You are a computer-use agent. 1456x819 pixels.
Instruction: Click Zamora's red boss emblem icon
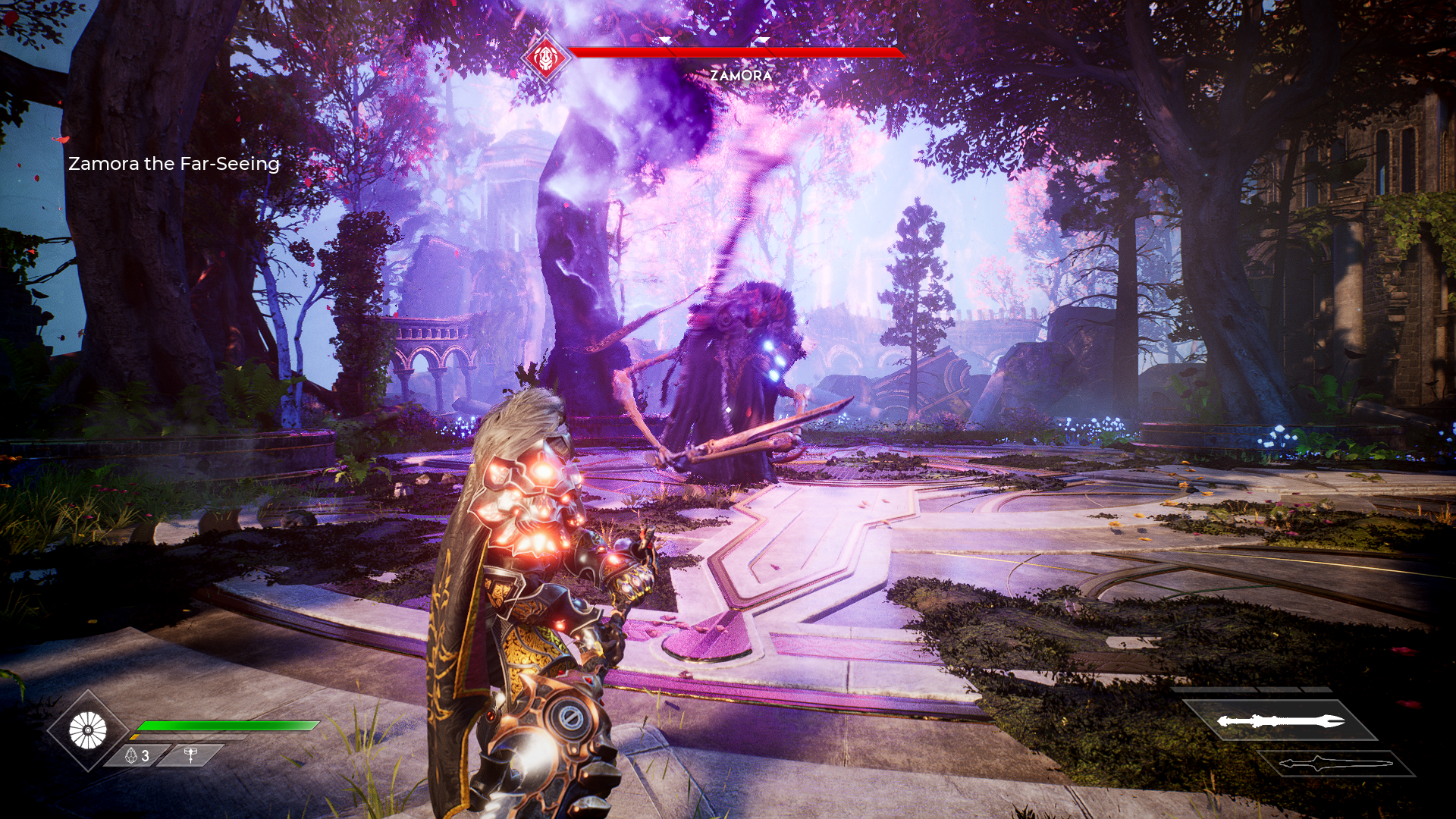point(545,57)
